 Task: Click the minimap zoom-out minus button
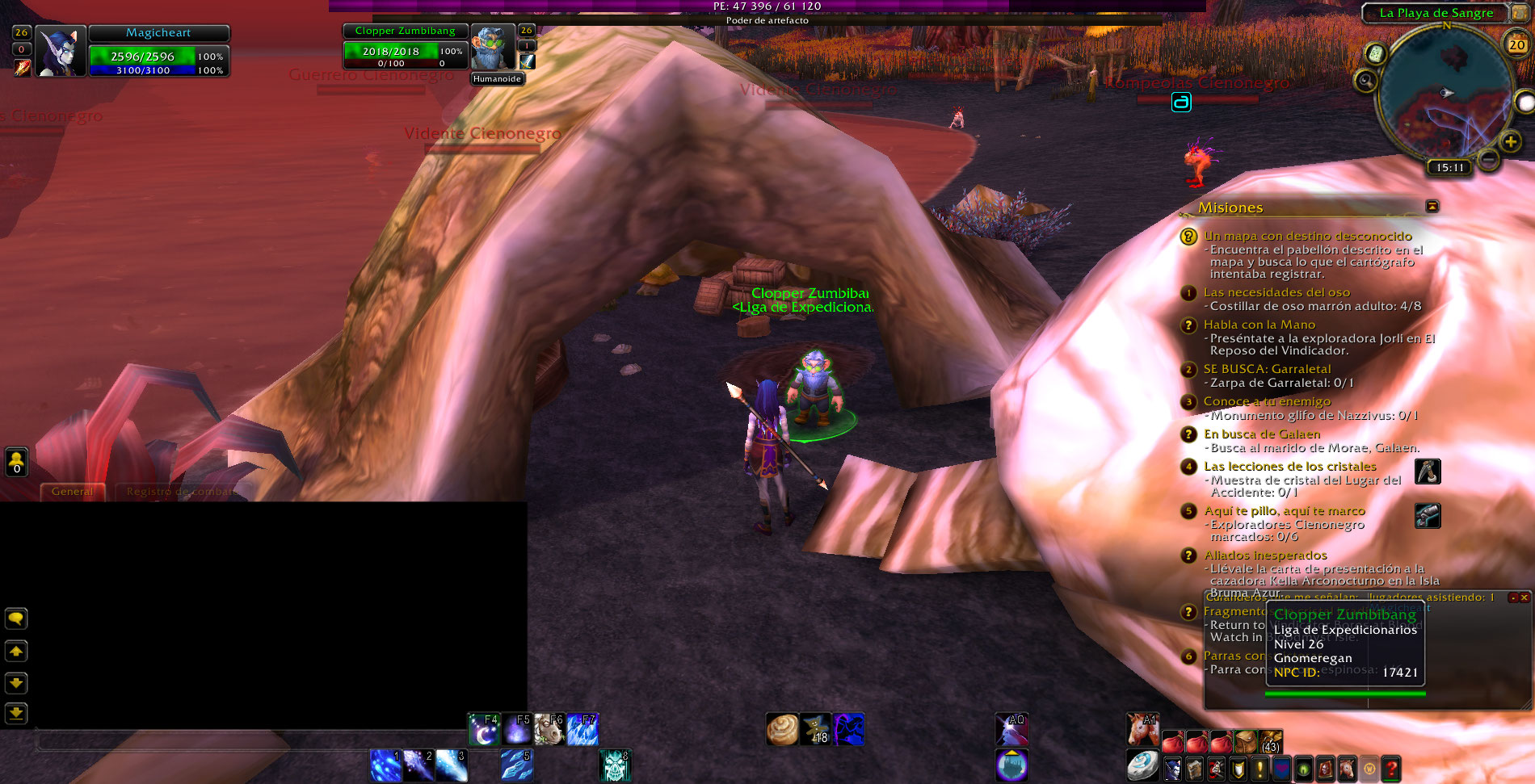coord(1488,159)
